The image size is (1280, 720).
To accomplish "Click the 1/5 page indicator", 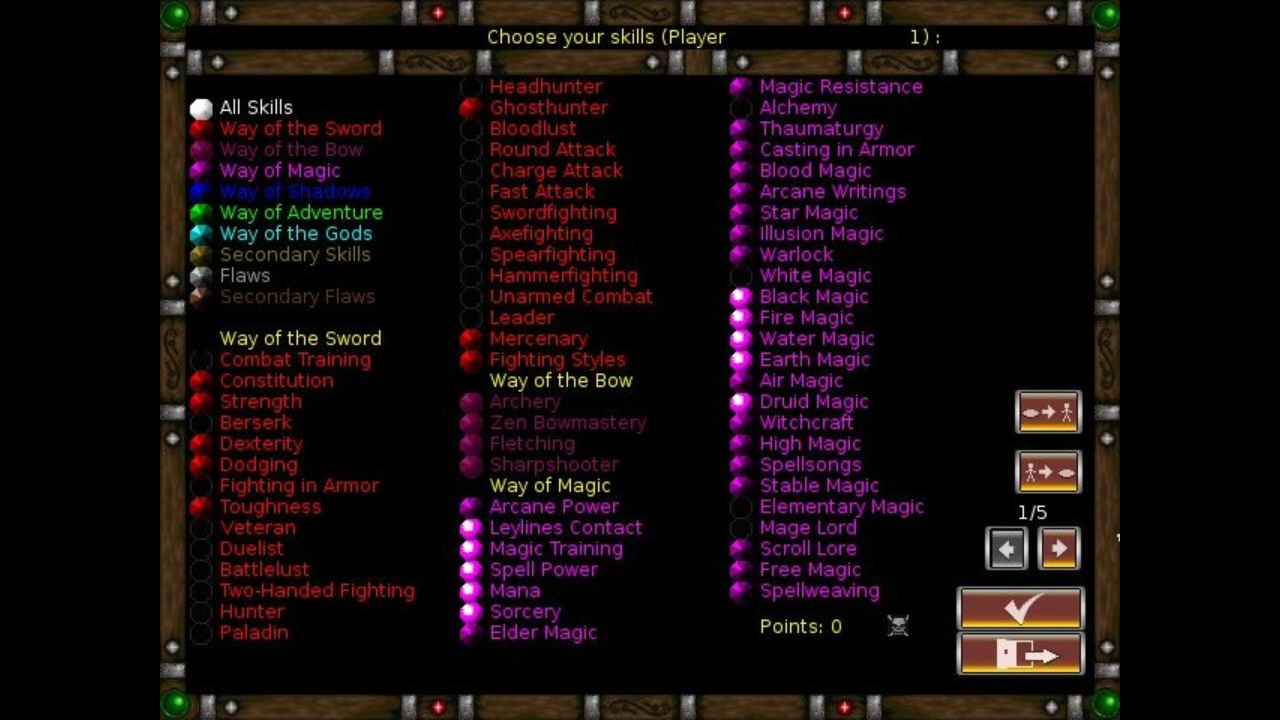I will tap(1033, 511).
